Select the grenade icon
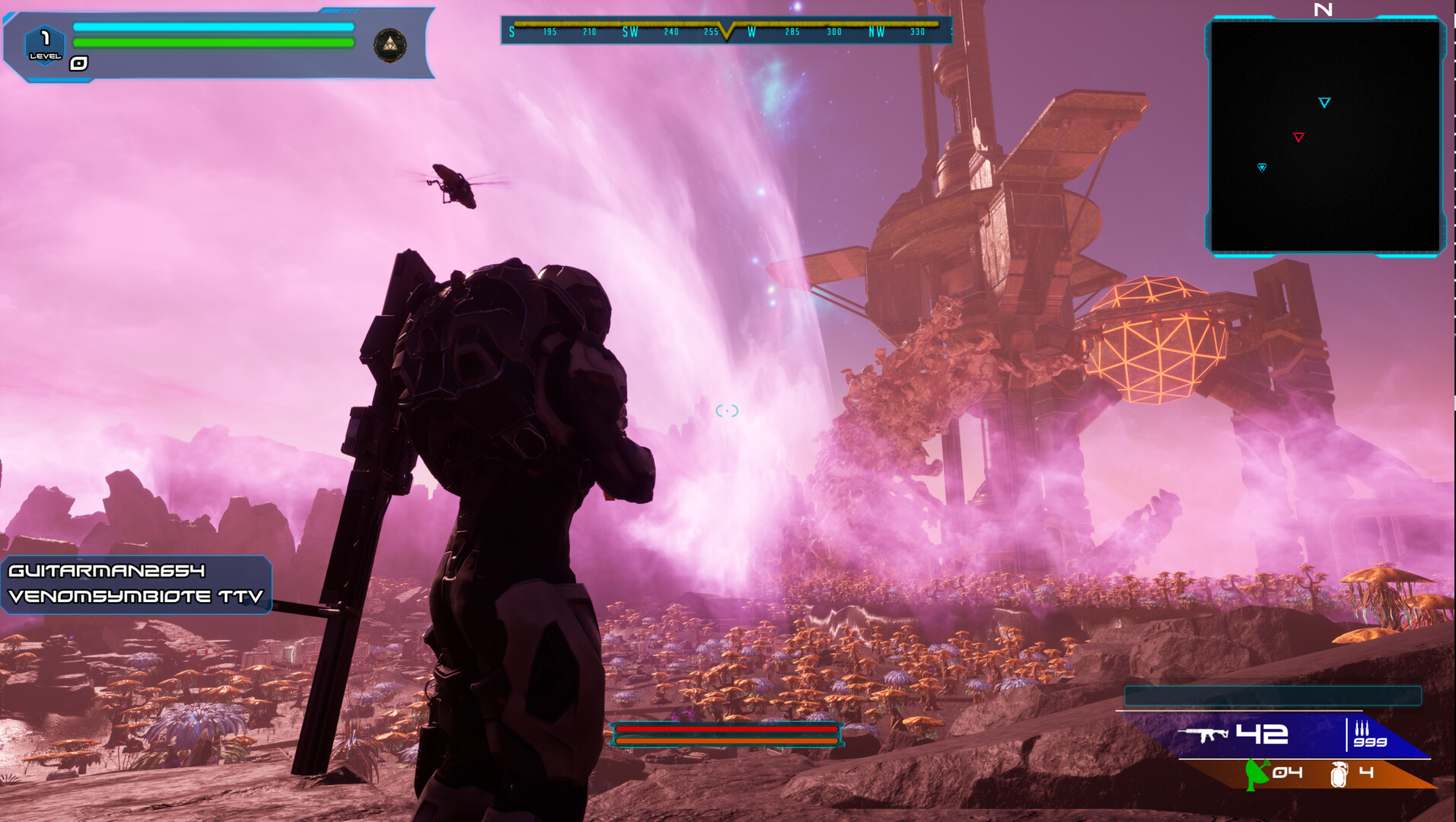1456x822 pixels. point(1339,774)
